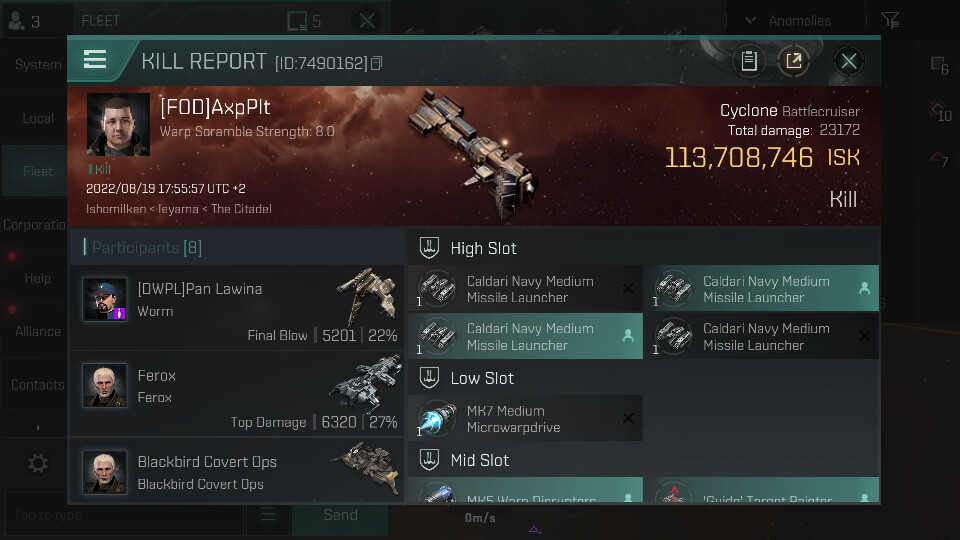The height and width of the screenshot is (540, 960).
Task: Copy kill report with clipboard icon
Action: (748, 61)
